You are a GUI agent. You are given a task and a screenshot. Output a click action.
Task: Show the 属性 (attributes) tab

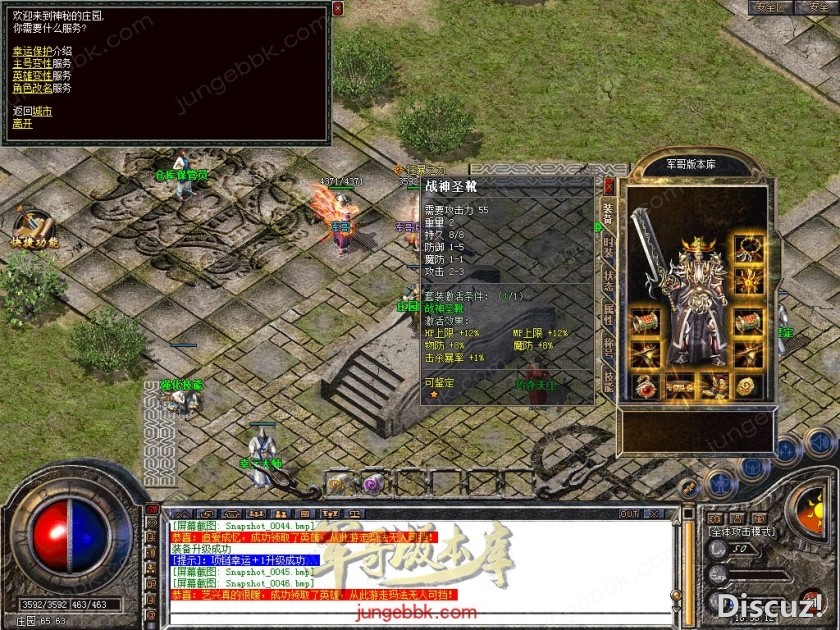click(x=608, y=314)
